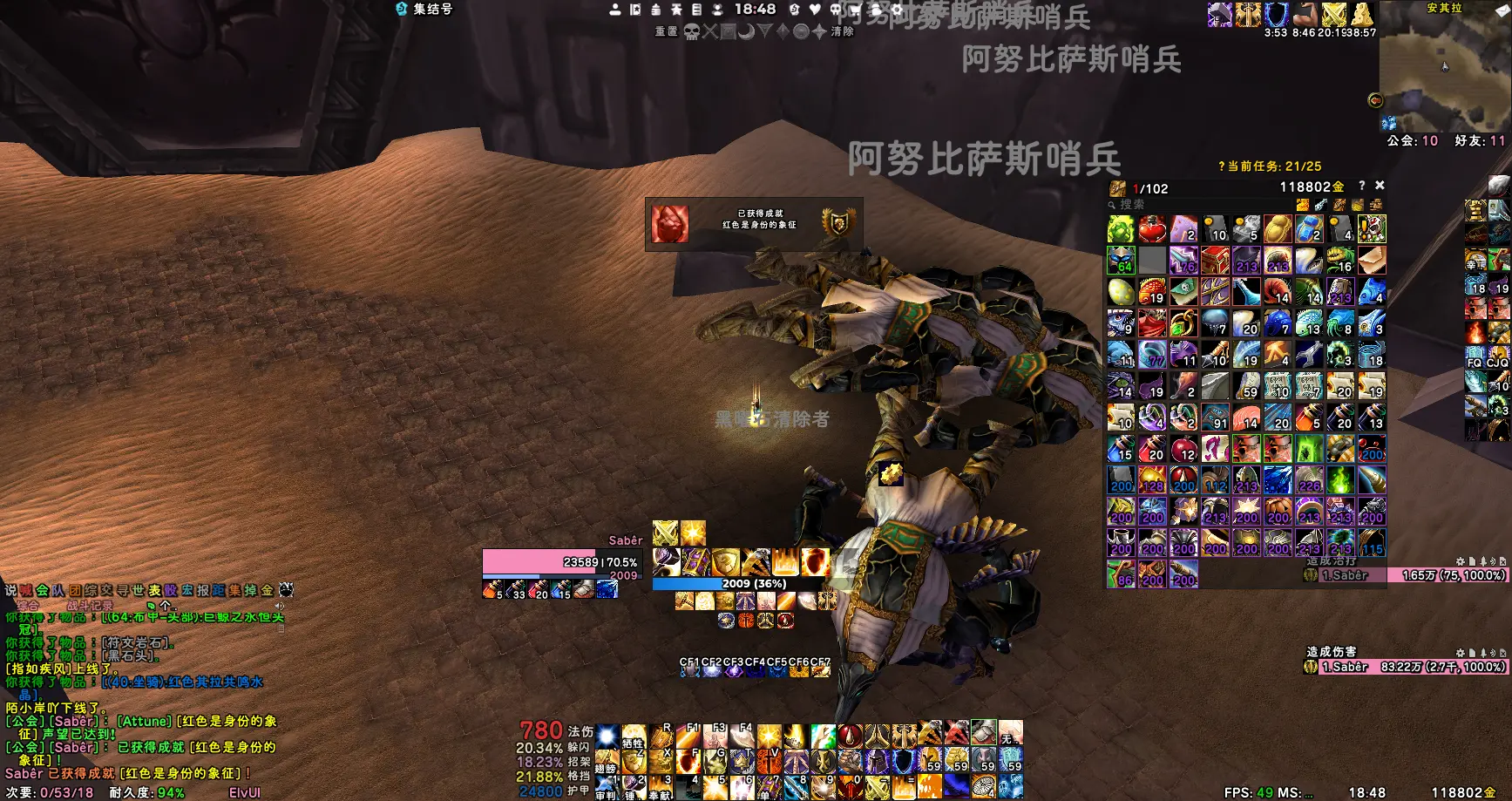The width and height of the screenshot is (1512, 801).
Task: Click the skull raid target marker
Action: pos(692,32)
